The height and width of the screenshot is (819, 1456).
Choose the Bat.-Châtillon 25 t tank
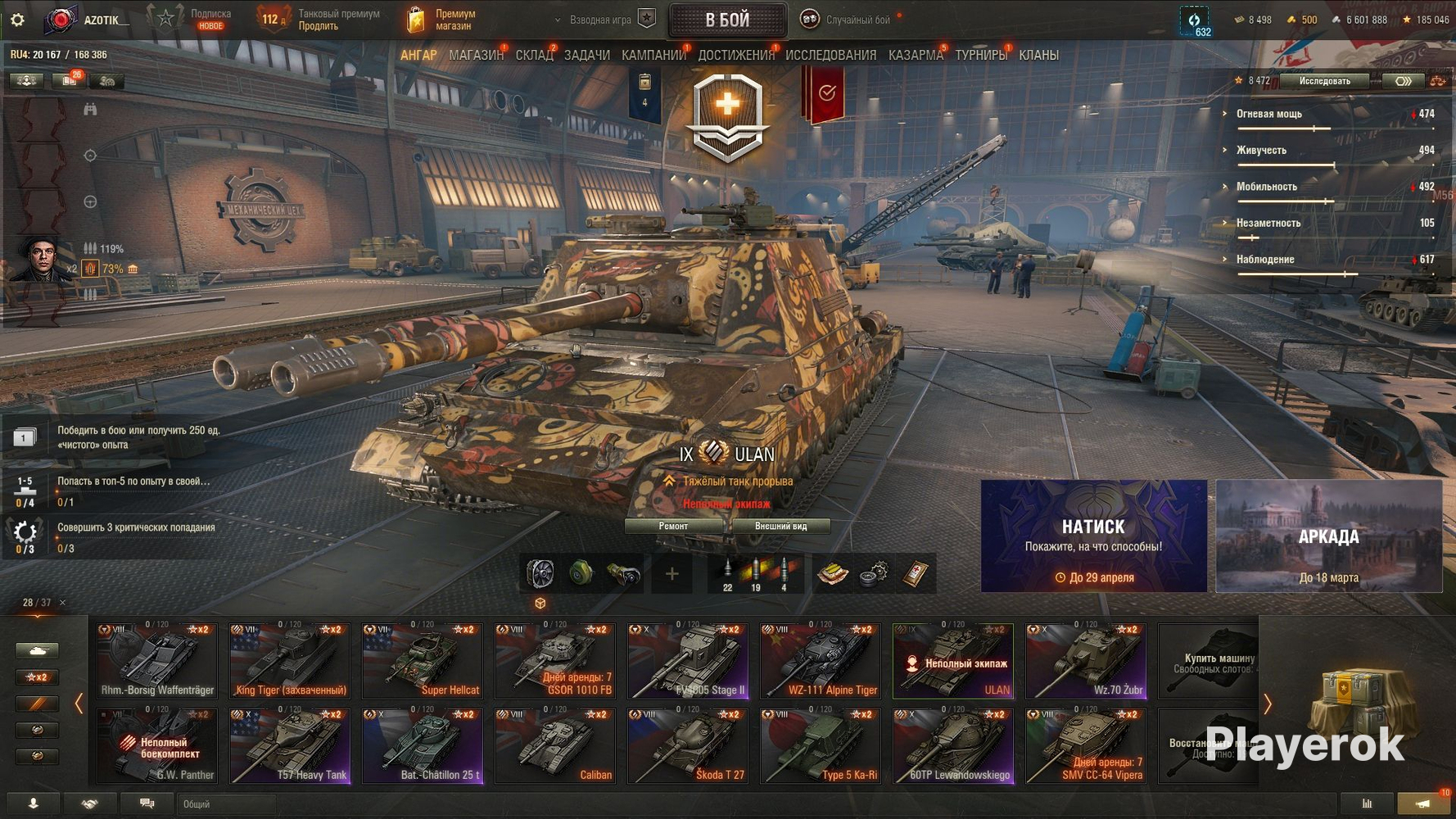pyautogui.click(x=422, y=745)
